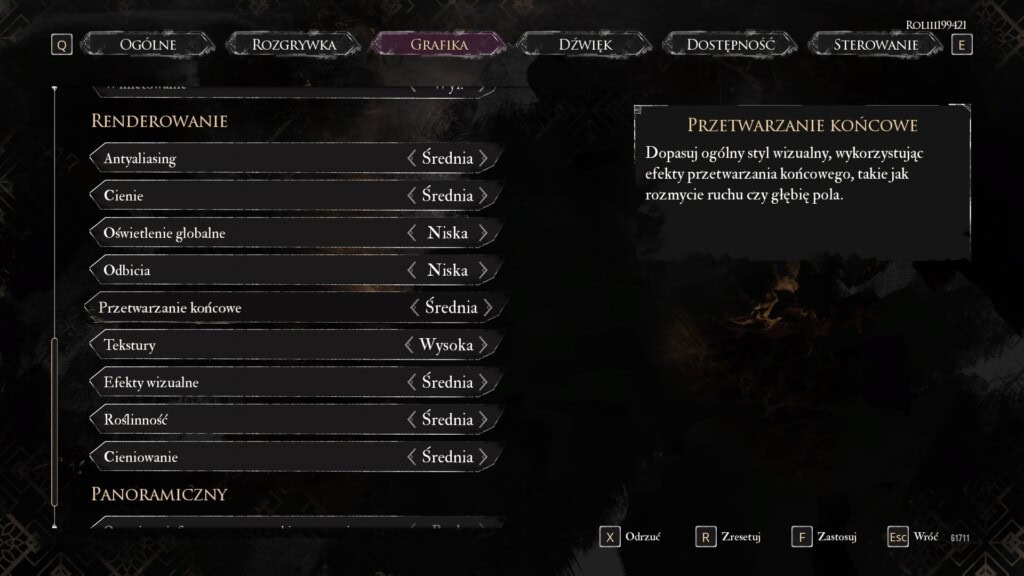Open the Dostępność tab
Viewport: 1024px width, 576px height.
[730, 44]
